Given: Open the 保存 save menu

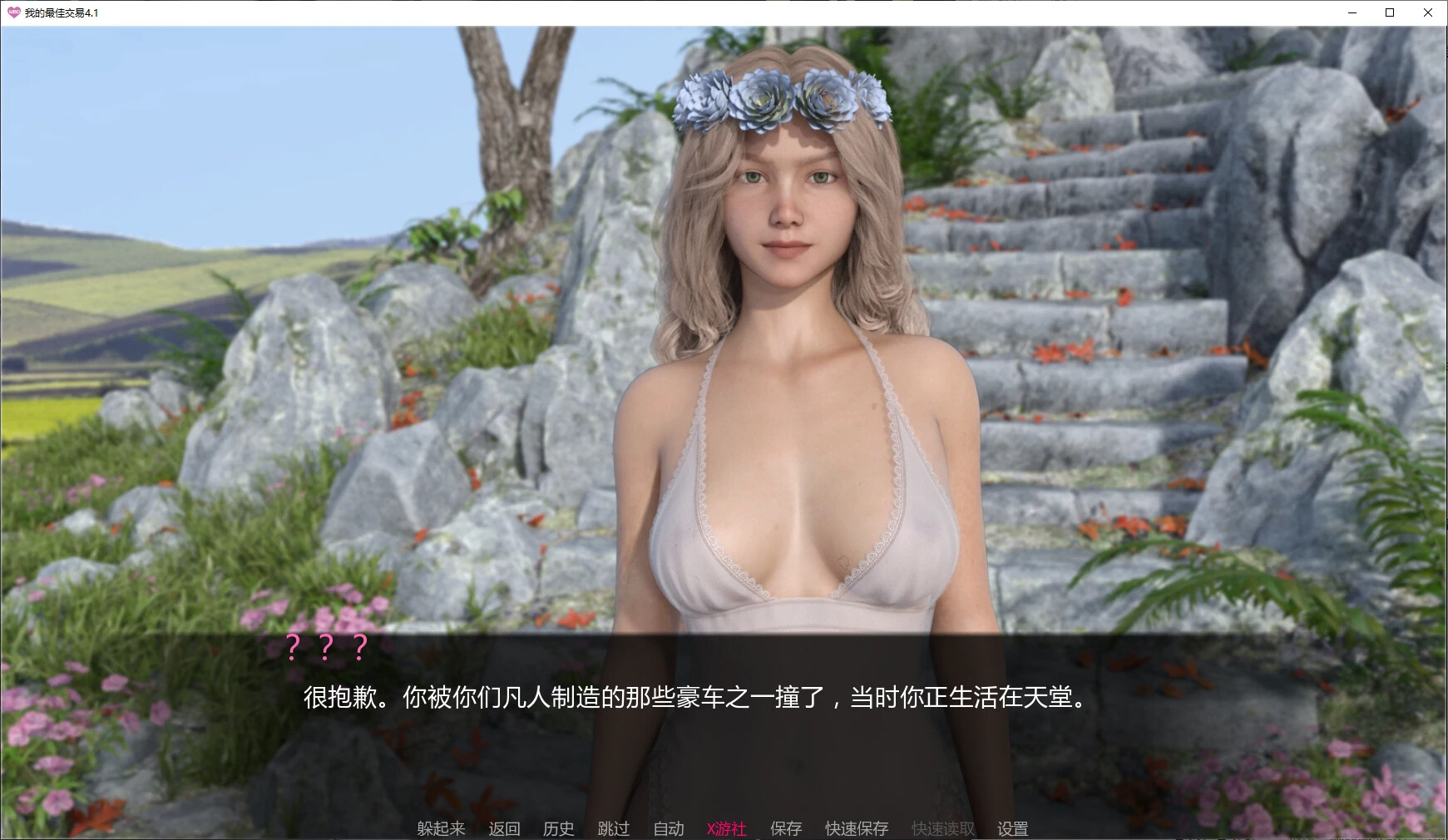Looking at the screenshot, I should (785, 828).
